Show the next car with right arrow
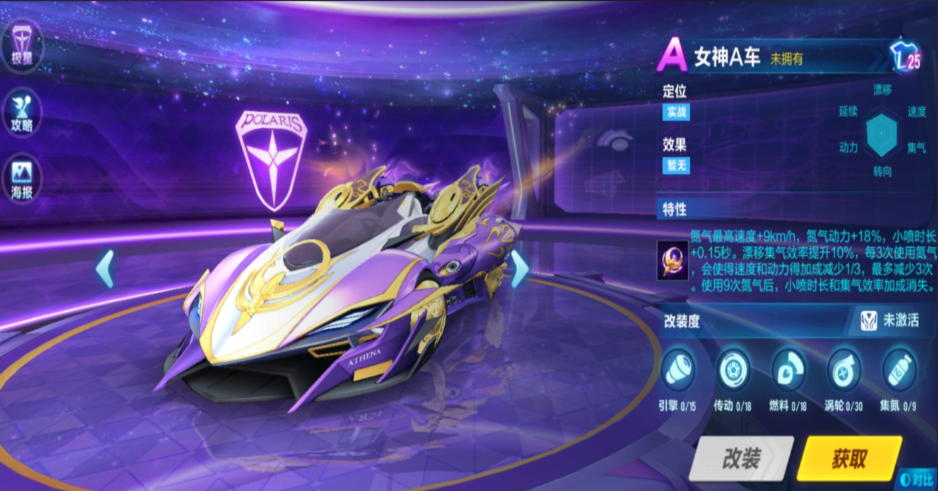Screen dimensions: 938x491 [x=519, y=269]
